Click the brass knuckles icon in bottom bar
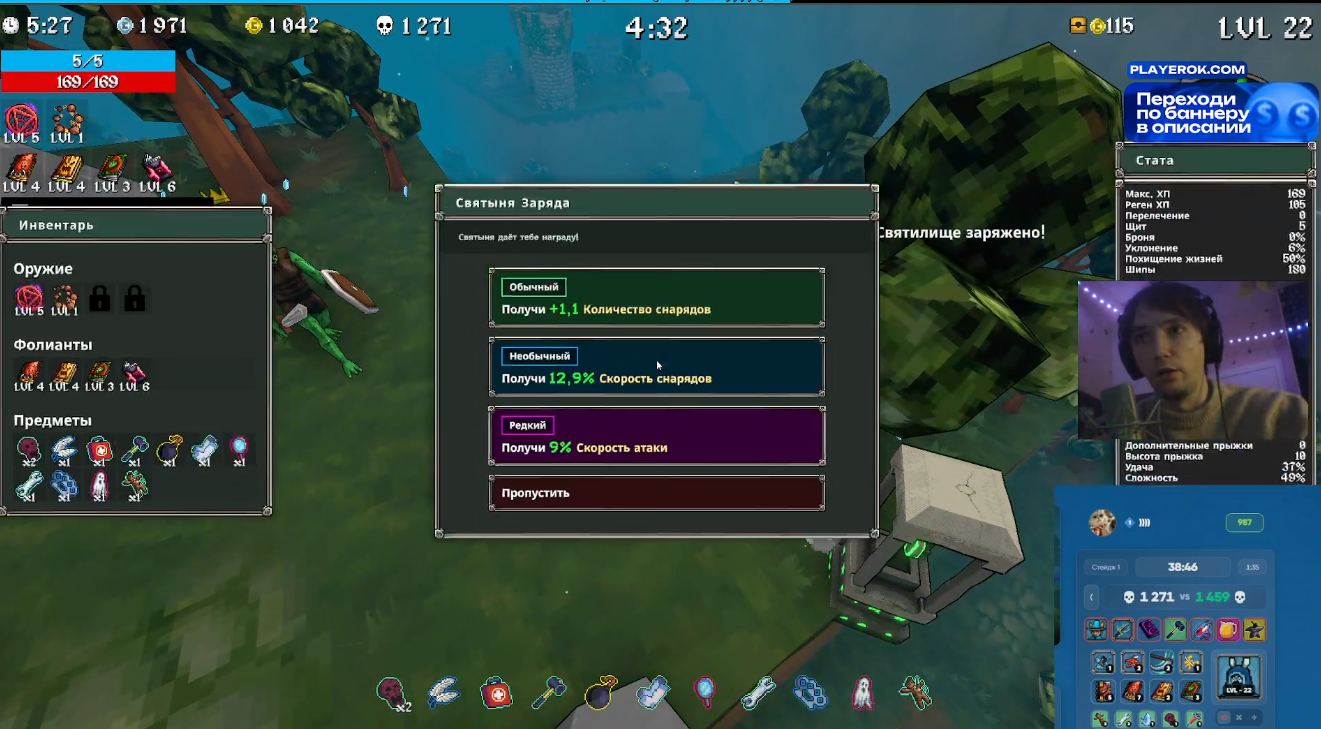 pos(810,692)
